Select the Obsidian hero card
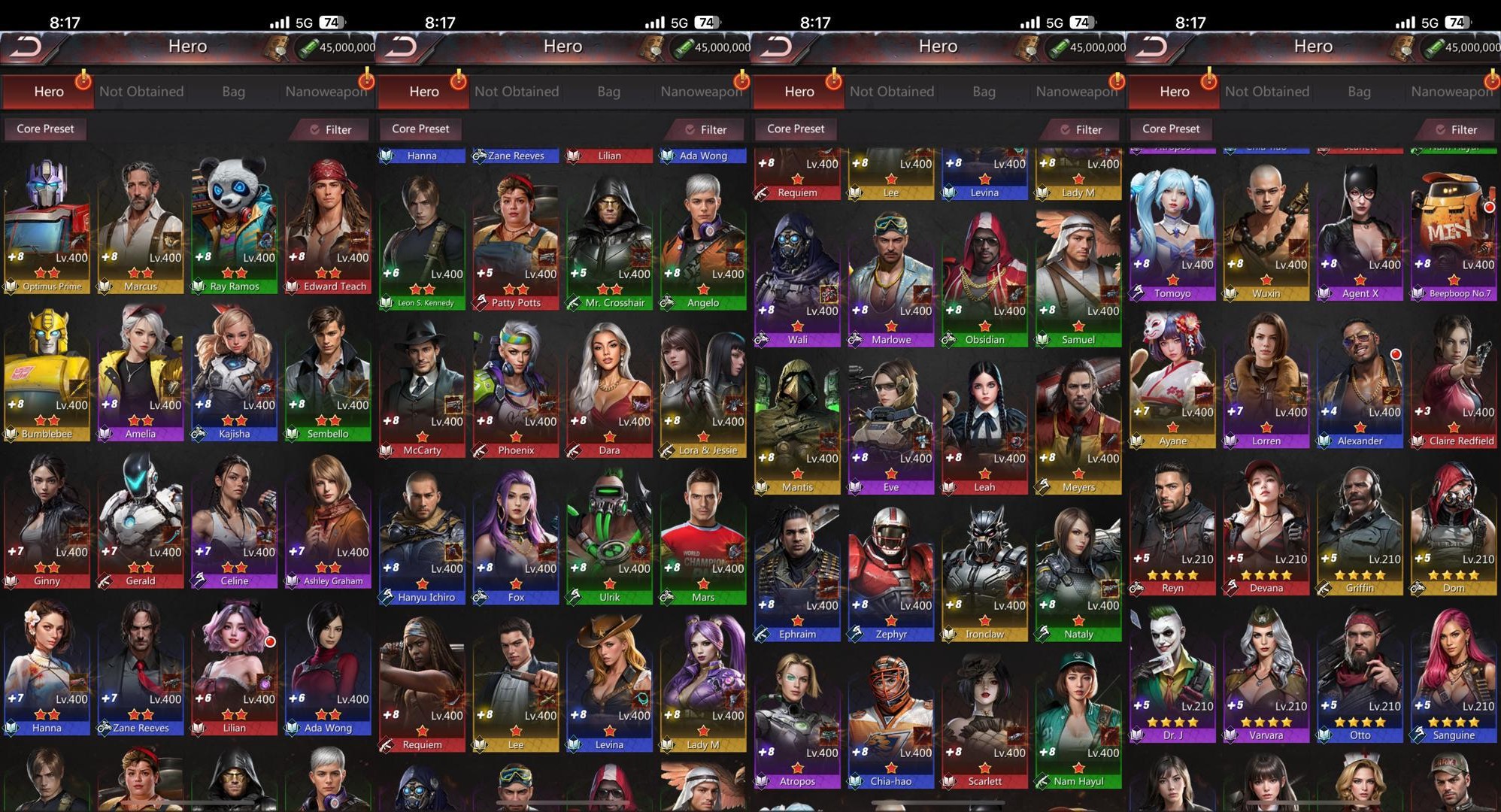The width and height of the screenshot is (1501, 812). 984,279
